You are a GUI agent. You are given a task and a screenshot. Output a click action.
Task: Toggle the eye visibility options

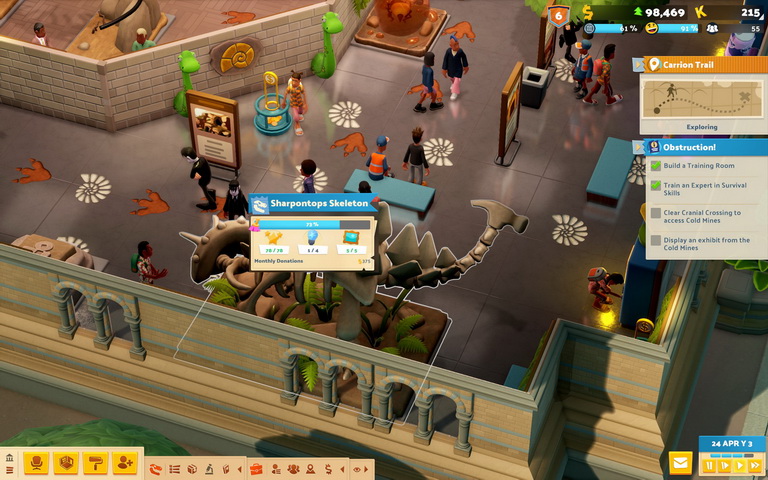(357, 468)
